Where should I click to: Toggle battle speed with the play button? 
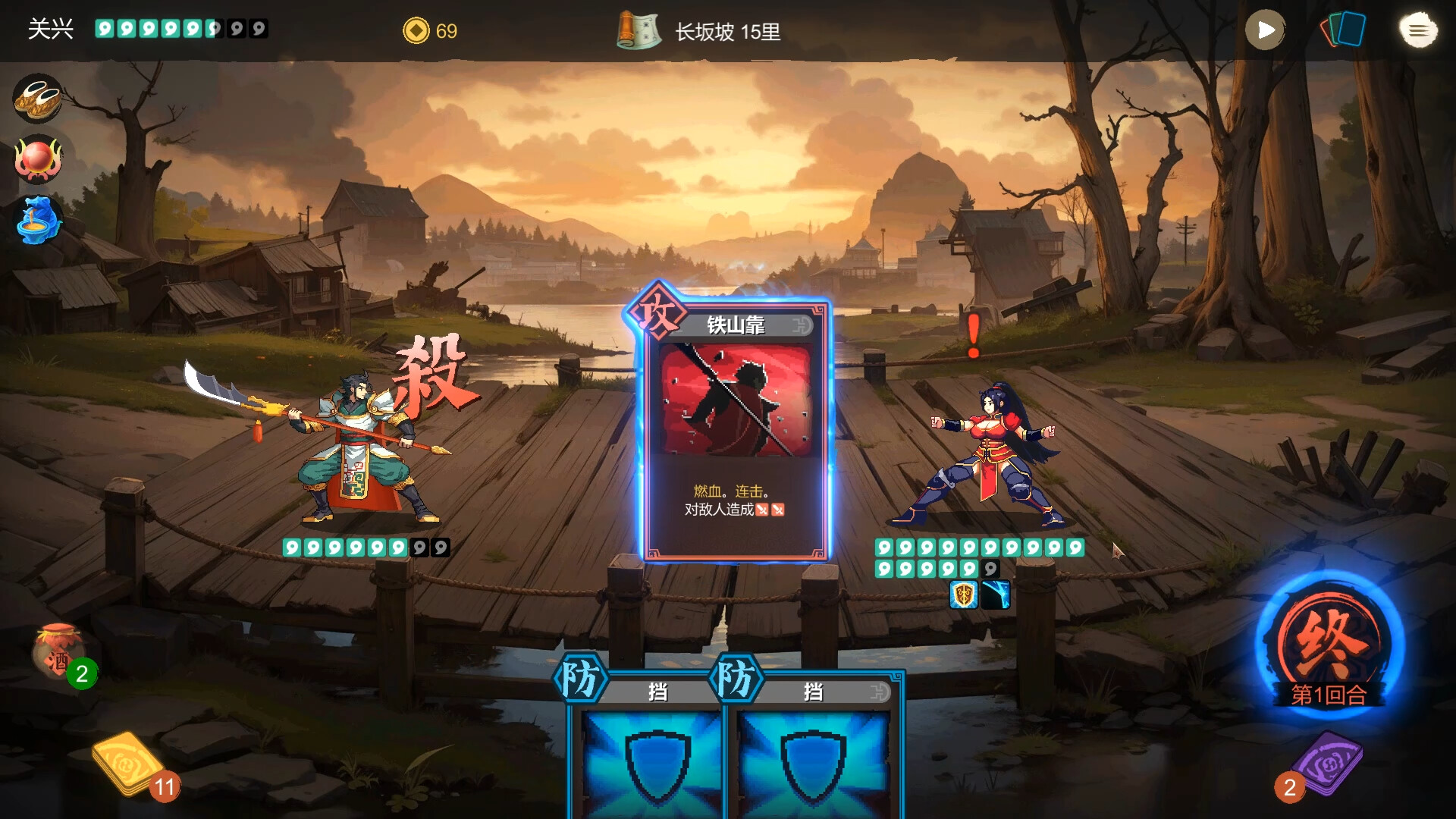pos(1265,31)
